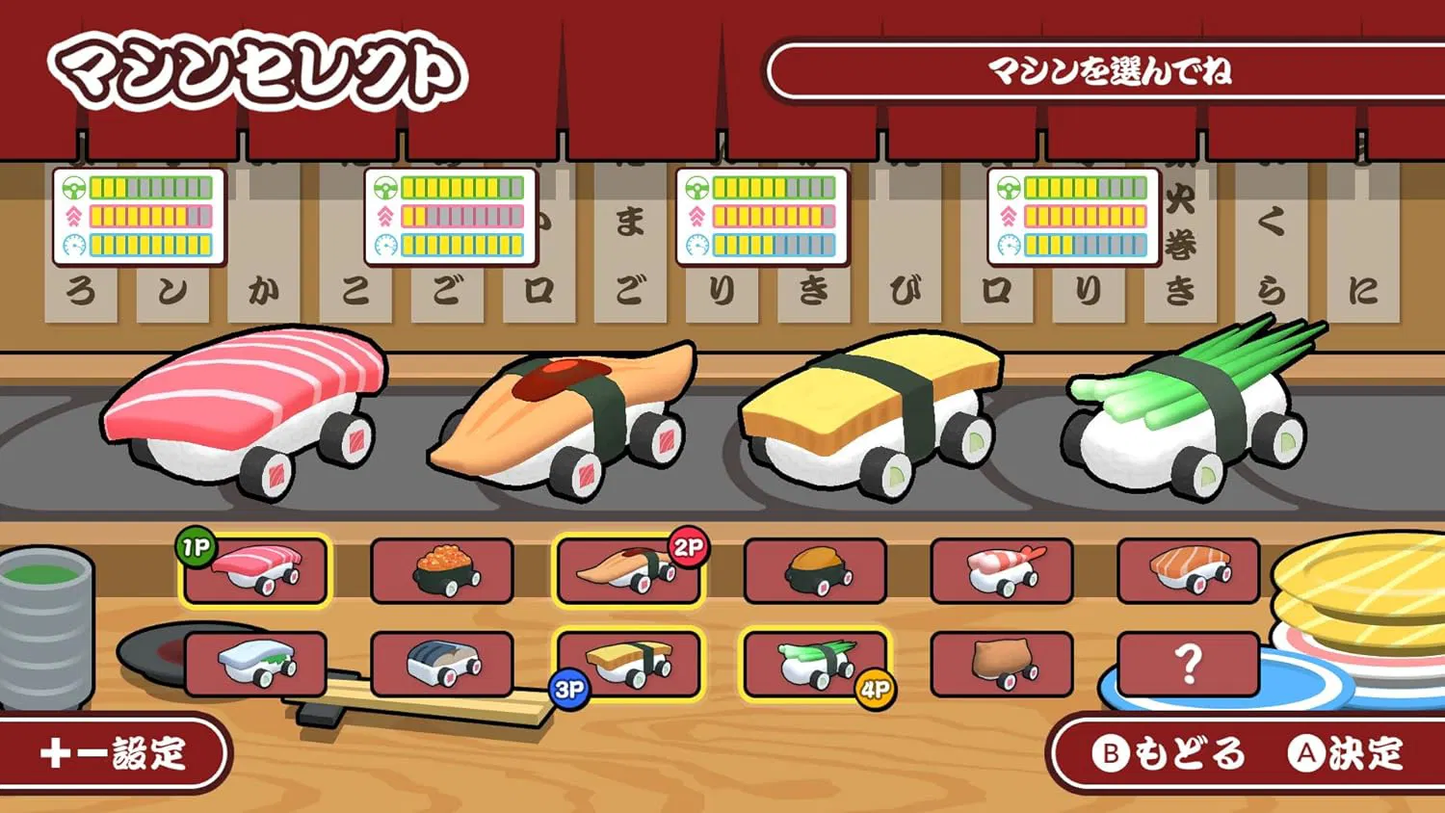1445x813 pixels.
Task: Pick the orange salmon sushi car
Action: 1188,571
